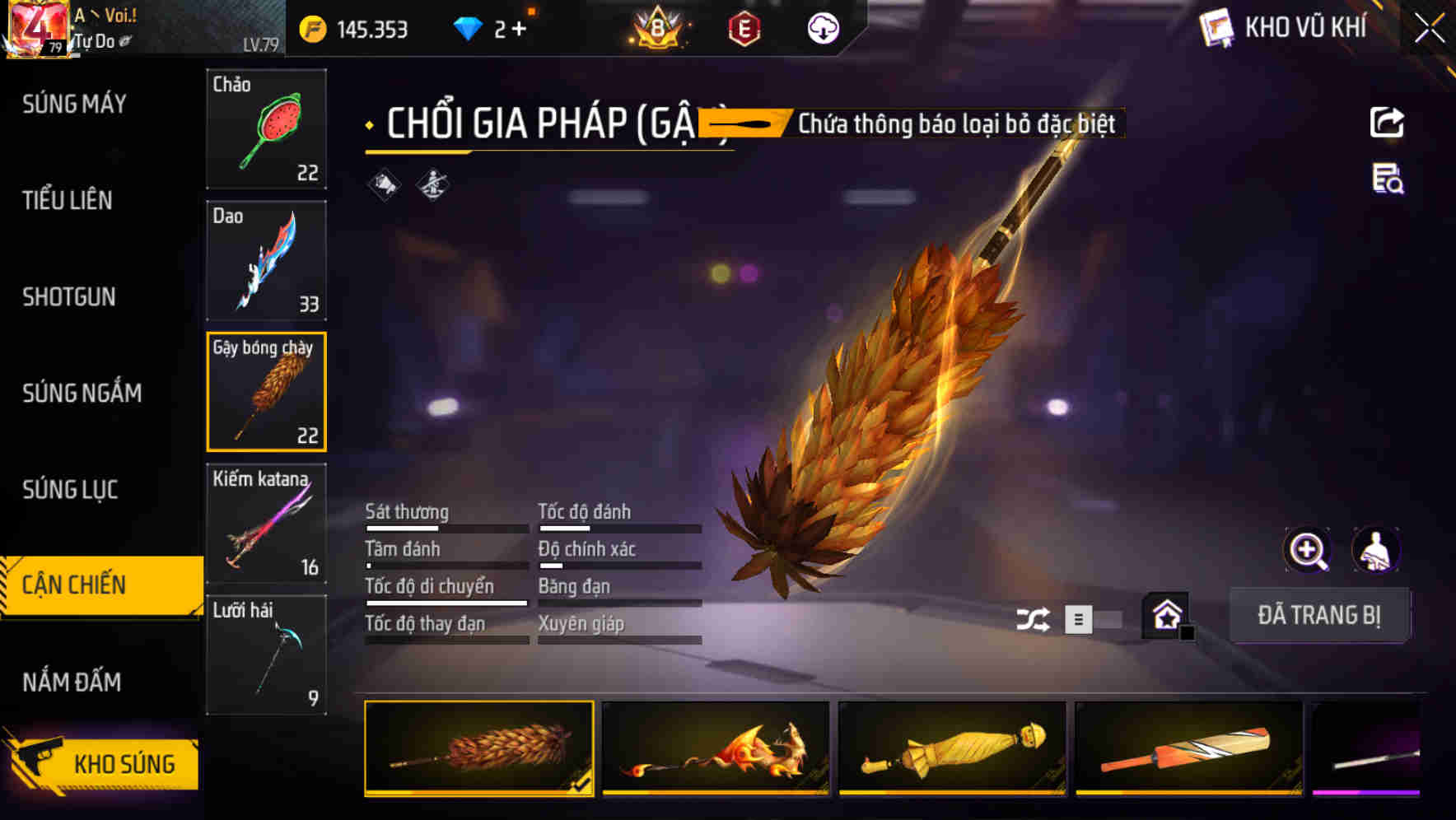Click the melee stance diamond badge
The height and width of the screenshot is (820, 1456).
coord(434,185)
